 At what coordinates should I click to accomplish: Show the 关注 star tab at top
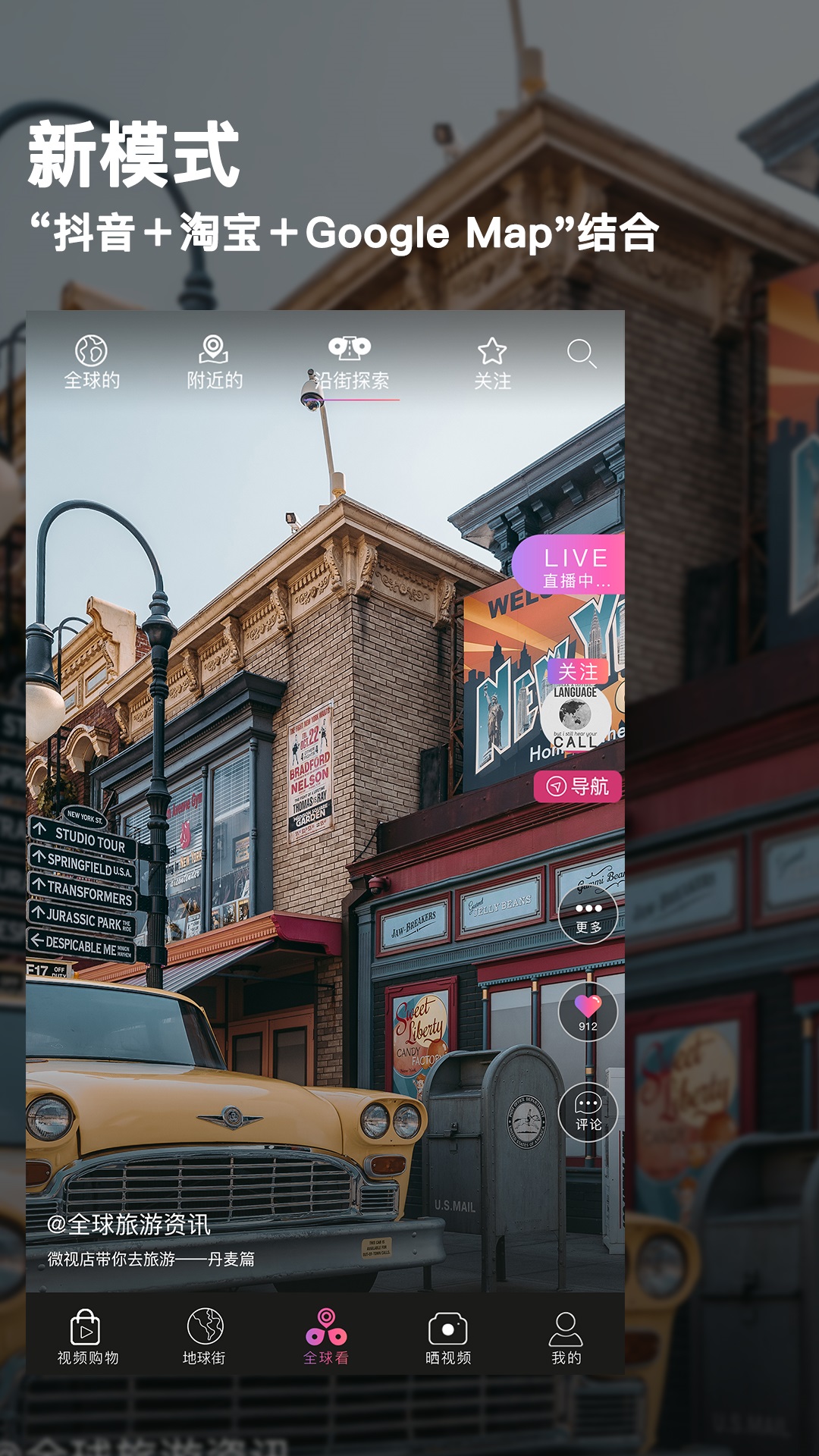coord(492,362)
